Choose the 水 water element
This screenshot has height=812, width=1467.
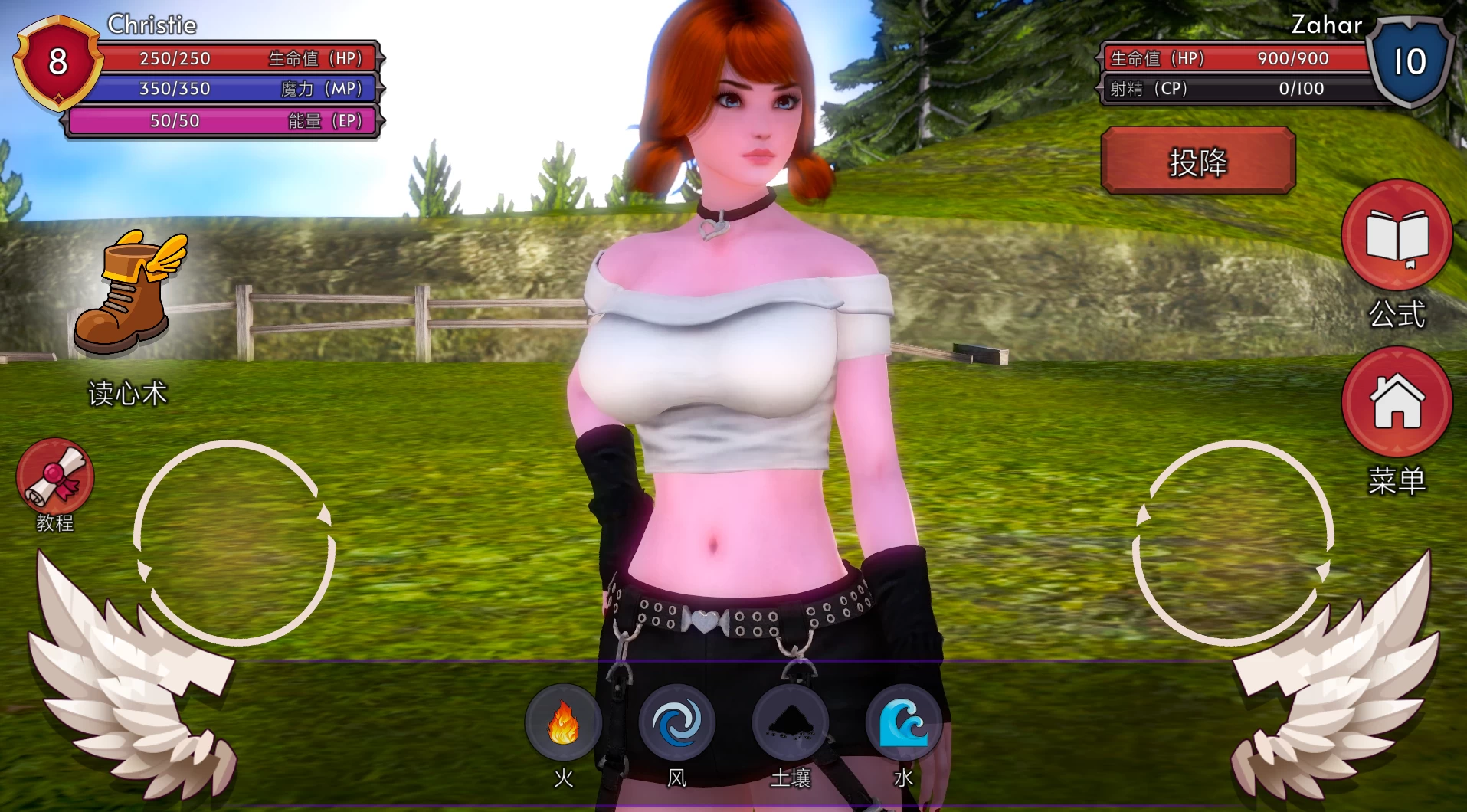pos(903,722)
